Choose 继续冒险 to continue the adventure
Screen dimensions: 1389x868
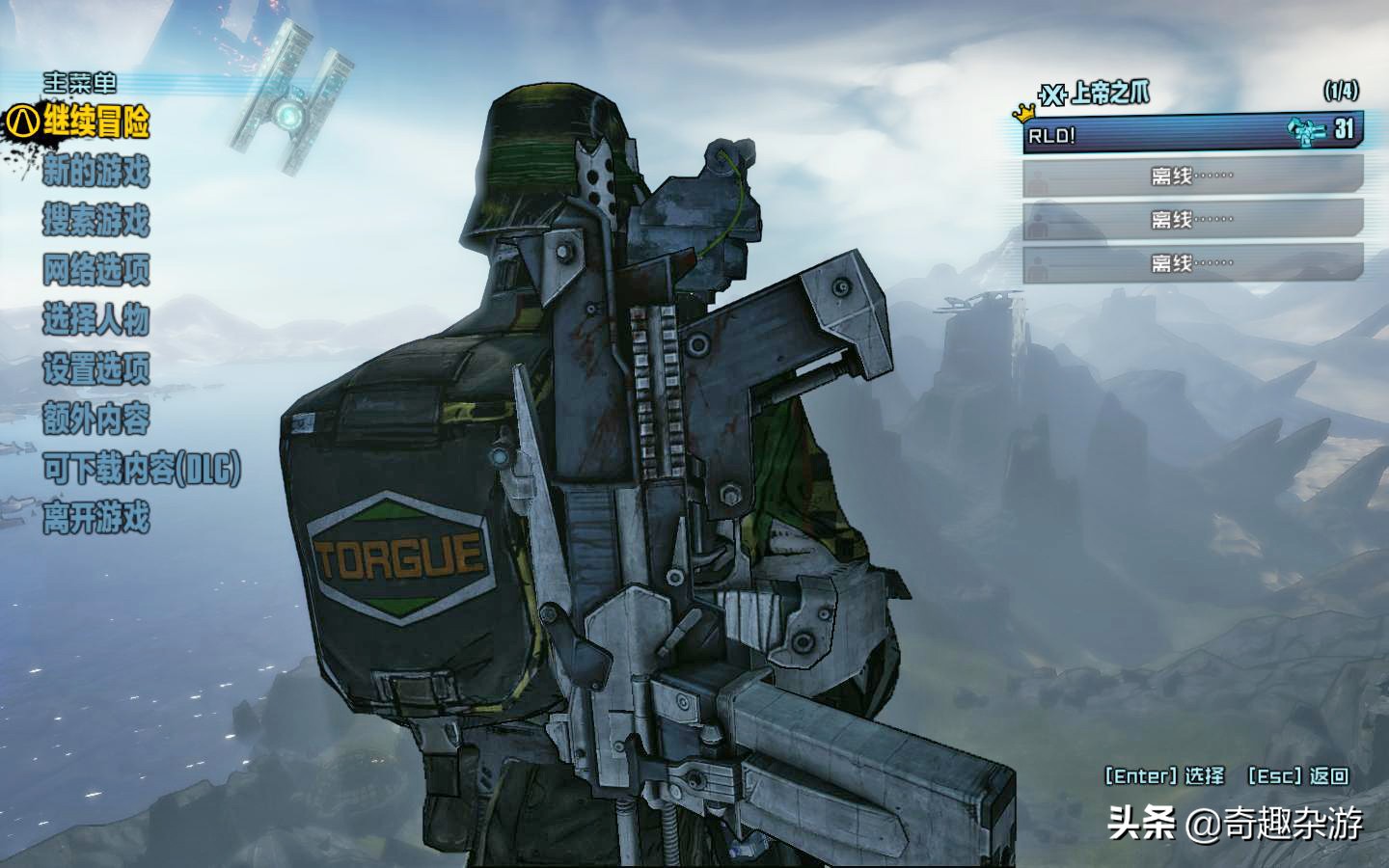95,122
